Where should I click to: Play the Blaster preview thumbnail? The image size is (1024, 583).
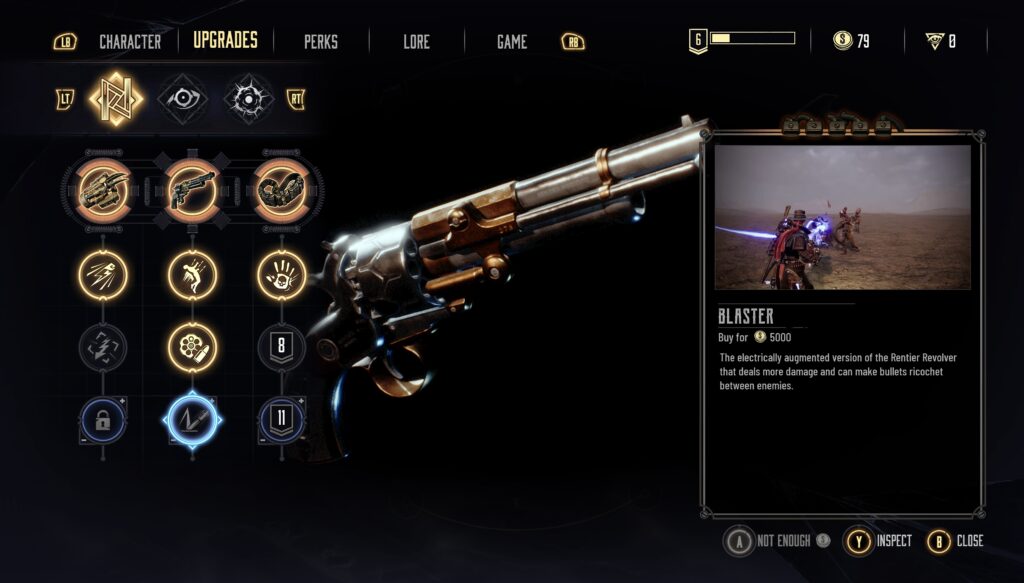click(x=843, y=217)
